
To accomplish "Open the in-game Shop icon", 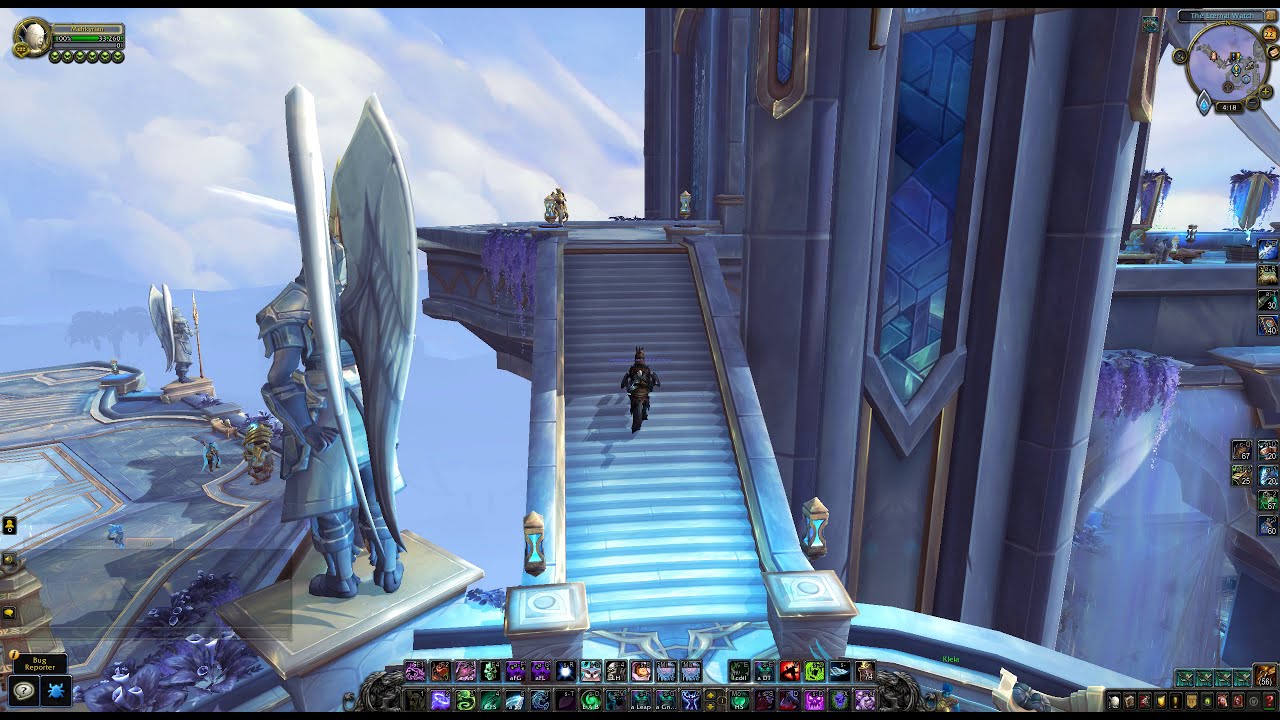I will [x=1252, y=700].
